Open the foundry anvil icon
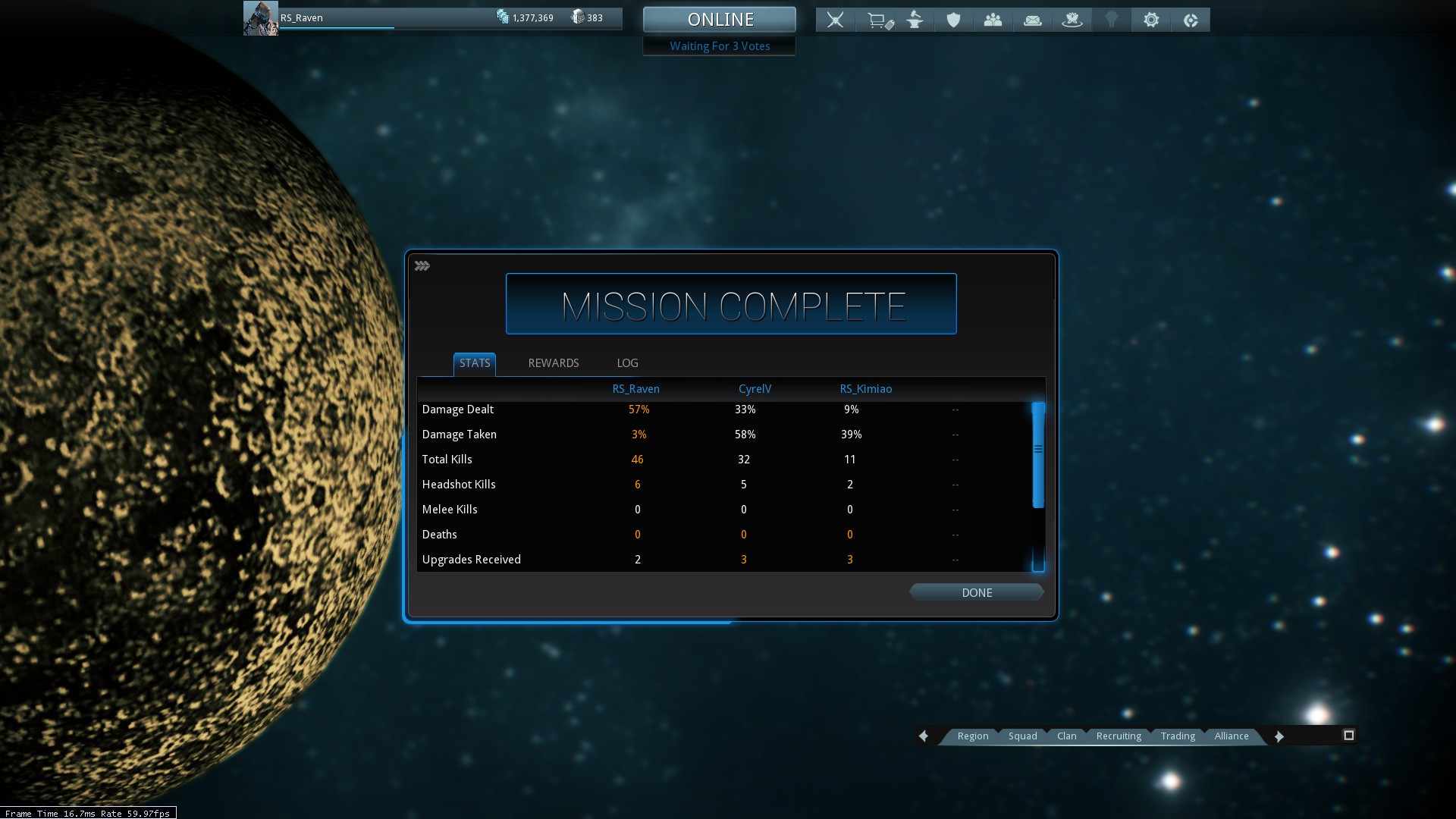 click(x=915, y=20)
